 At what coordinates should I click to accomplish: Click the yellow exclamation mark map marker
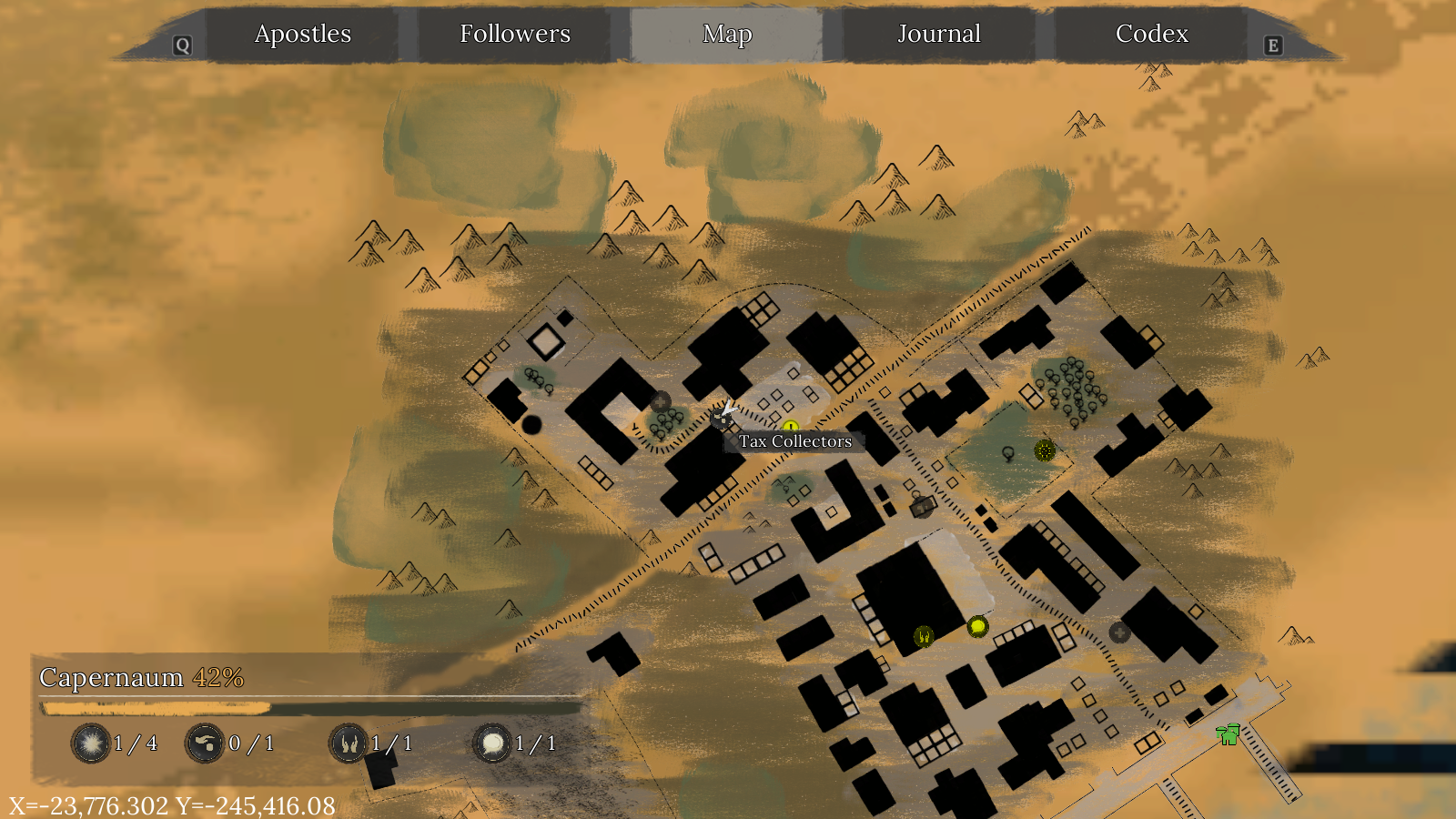pyautogui.click(x=791, y=427)
